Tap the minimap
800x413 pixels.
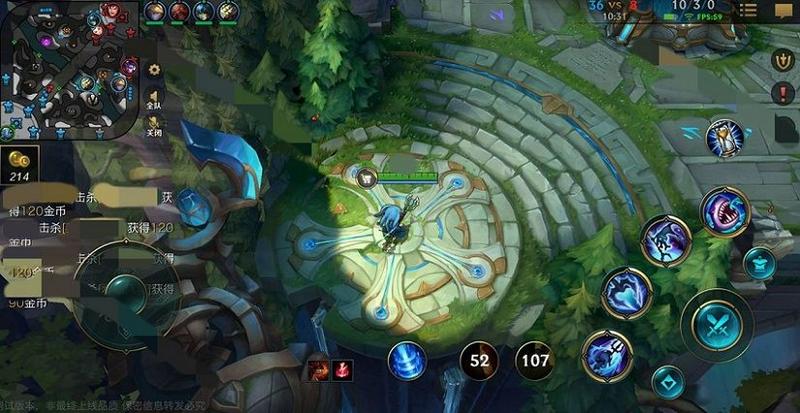pos(70,70)
